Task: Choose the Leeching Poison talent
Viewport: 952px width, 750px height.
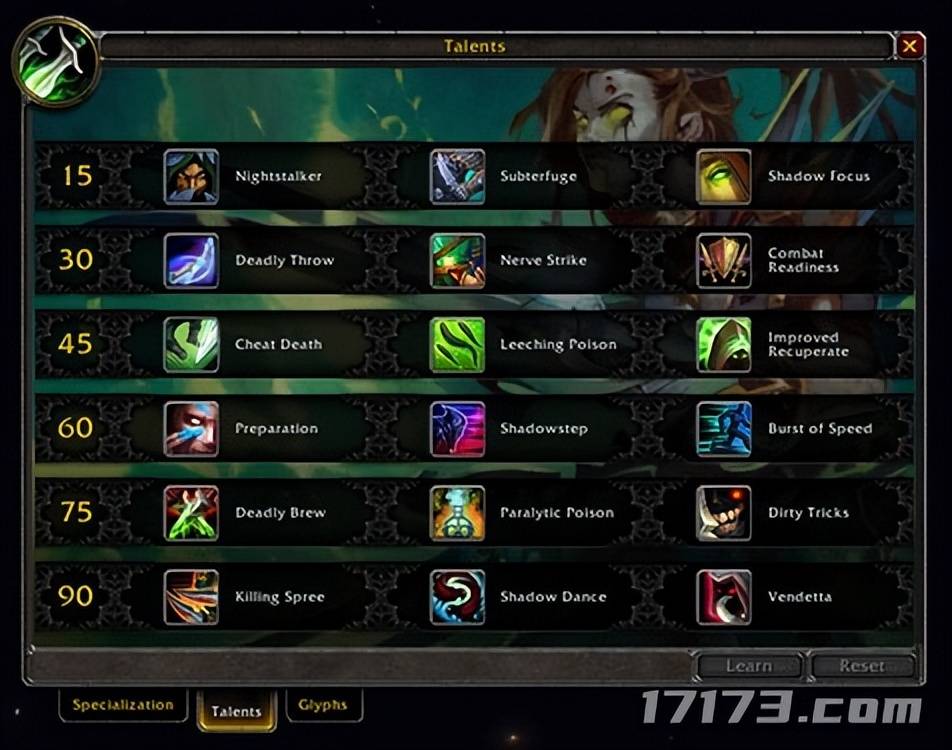Action: [458, 345]
